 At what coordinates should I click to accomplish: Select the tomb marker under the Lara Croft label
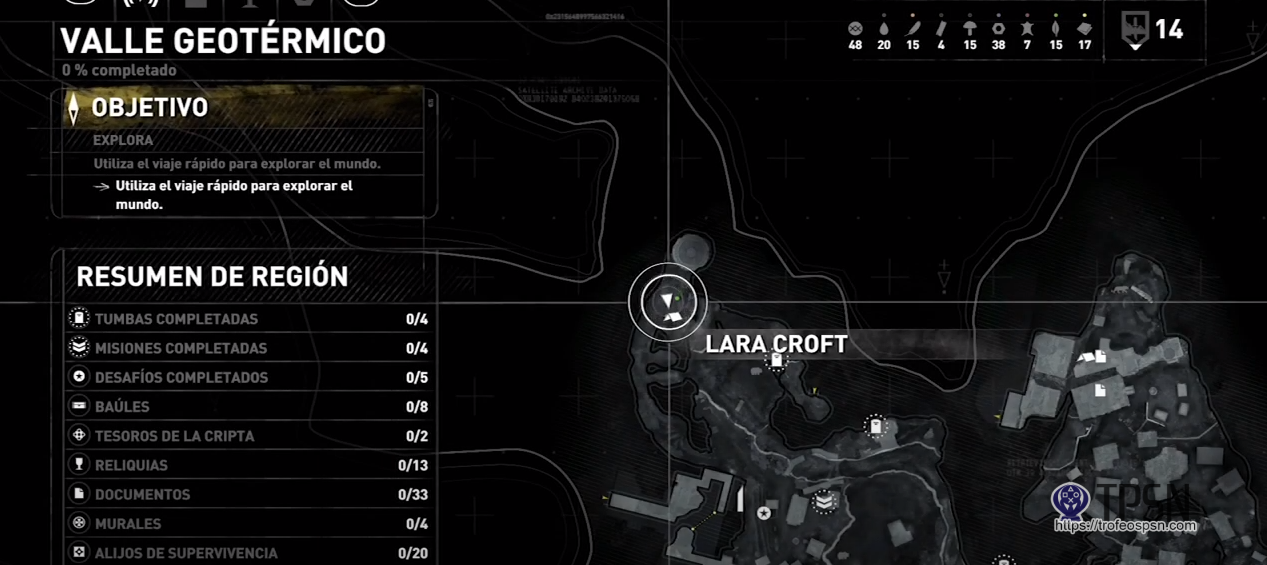[776, 361]
